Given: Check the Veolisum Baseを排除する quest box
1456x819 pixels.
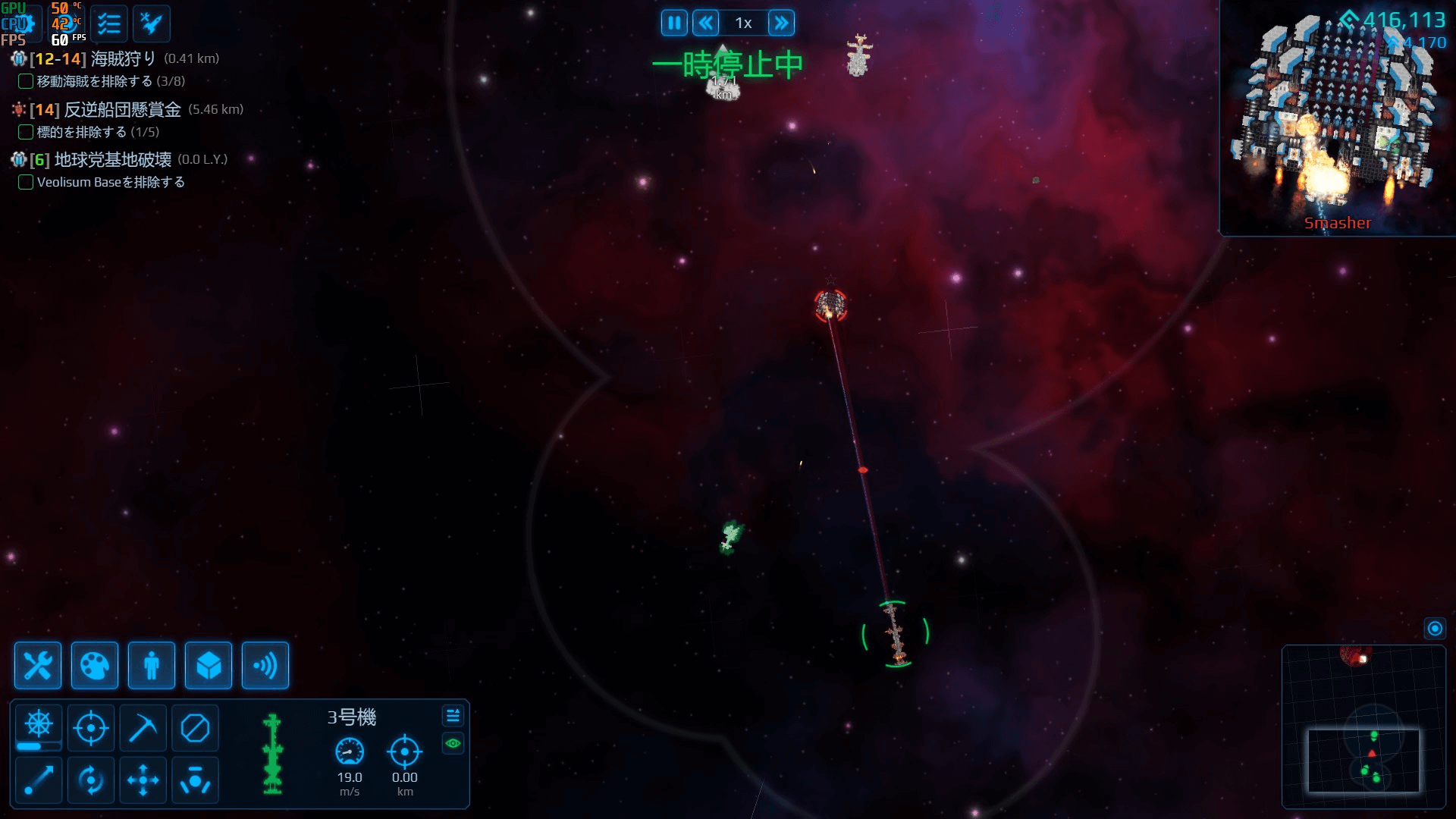Looking at the screenshot, I should (x=25, y=182).
